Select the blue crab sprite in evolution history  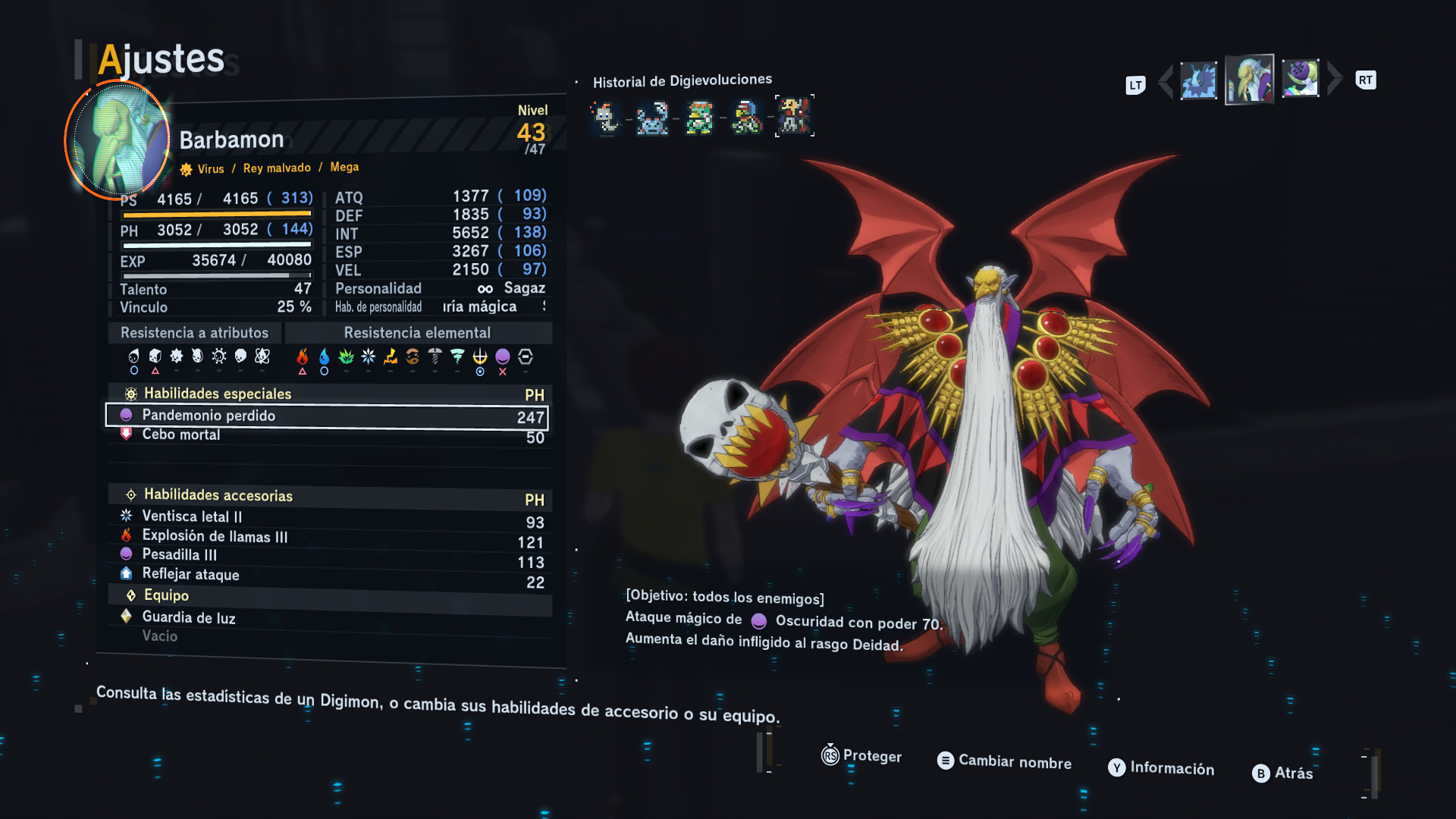click(x=652, y=118)
